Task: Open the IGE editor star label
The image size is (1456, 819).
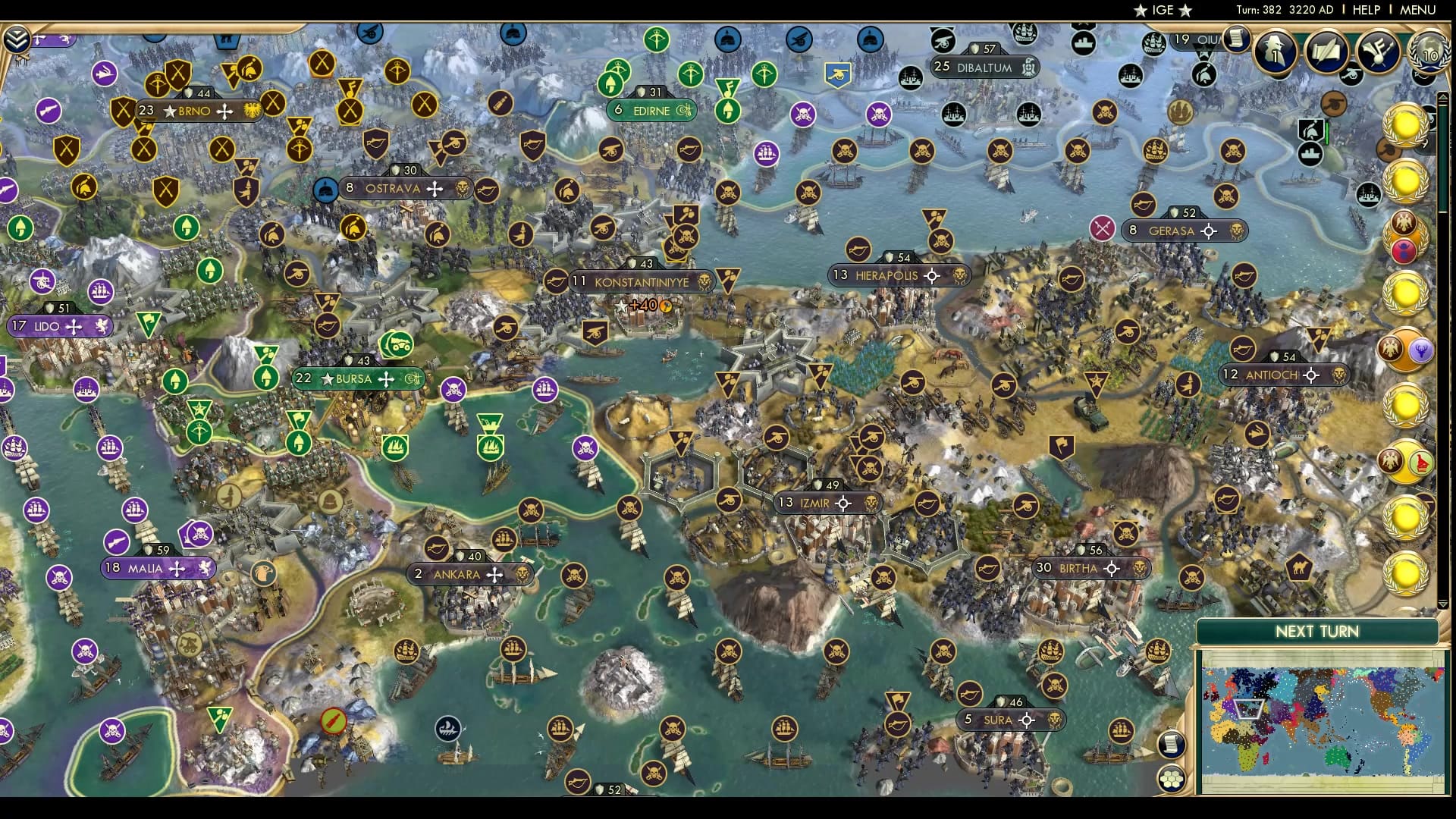Action: click(x=1162, y=11)
